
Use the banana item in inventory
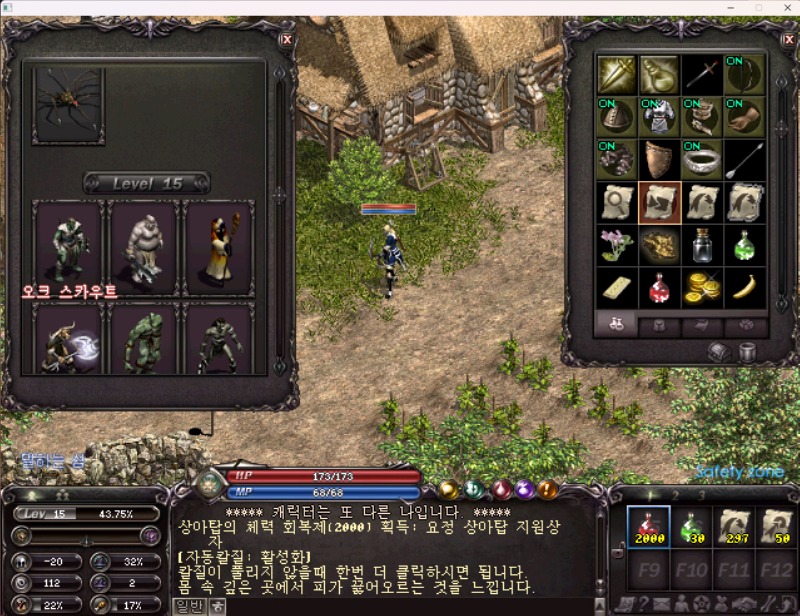(x=744, y=287)
